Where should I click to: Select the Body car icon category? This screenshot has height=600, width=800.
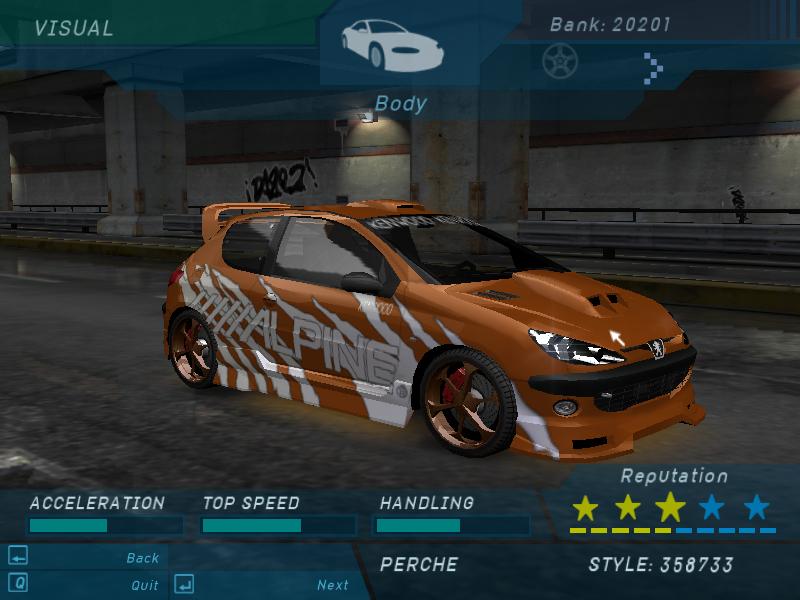click(391, 45)
